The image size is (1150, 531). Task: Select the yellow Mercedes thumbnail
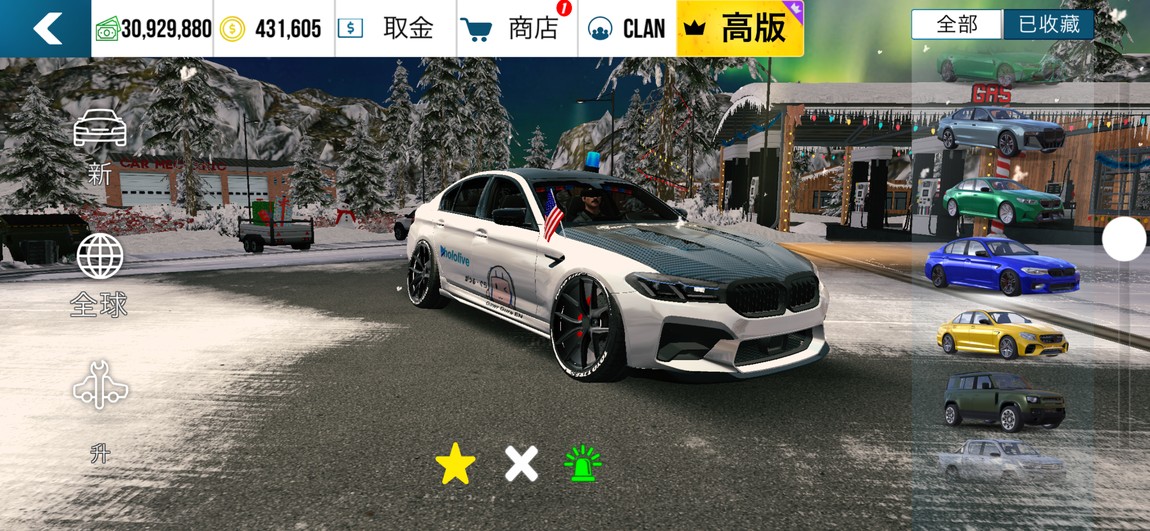pos(1001,333)
